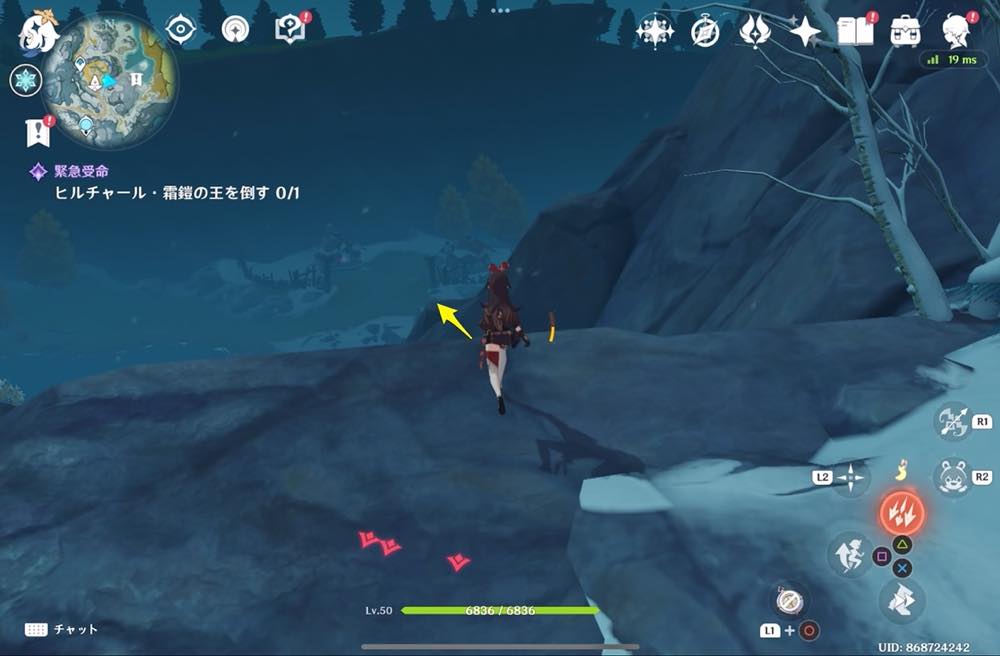Open the character profile head icon
This screenshot has height=656, width=1000.
pos(957,31)
